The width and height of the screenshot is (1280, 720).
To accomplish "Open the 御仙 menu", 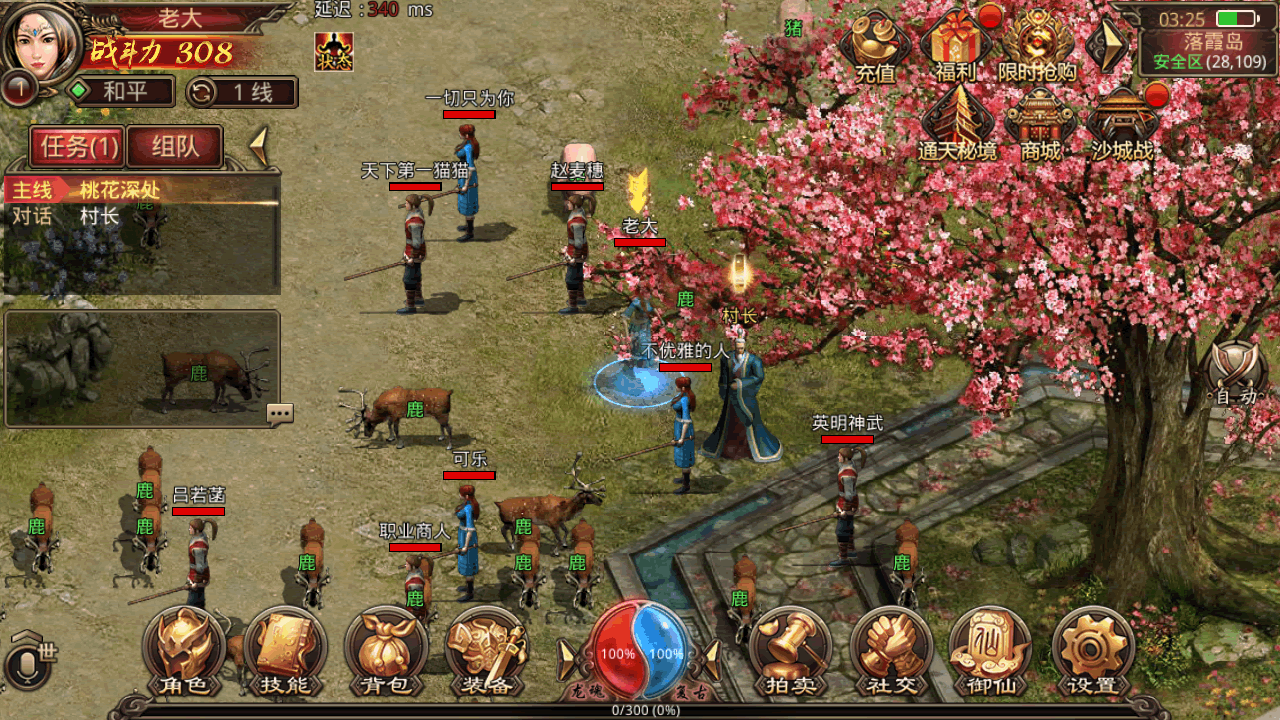I will click(991, 652).
